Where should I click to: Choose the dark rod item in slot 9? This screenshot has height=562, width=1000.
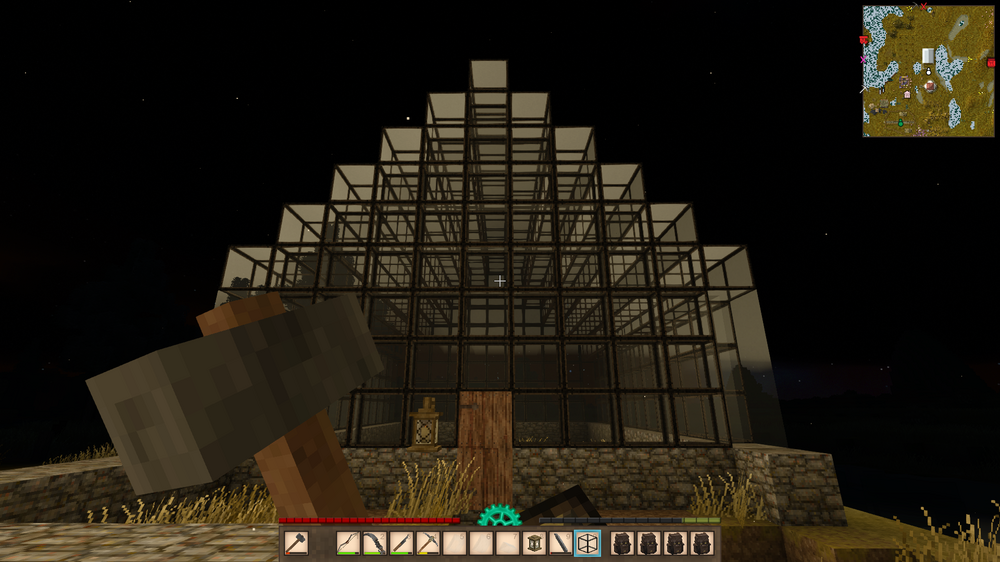coord(561,544)
